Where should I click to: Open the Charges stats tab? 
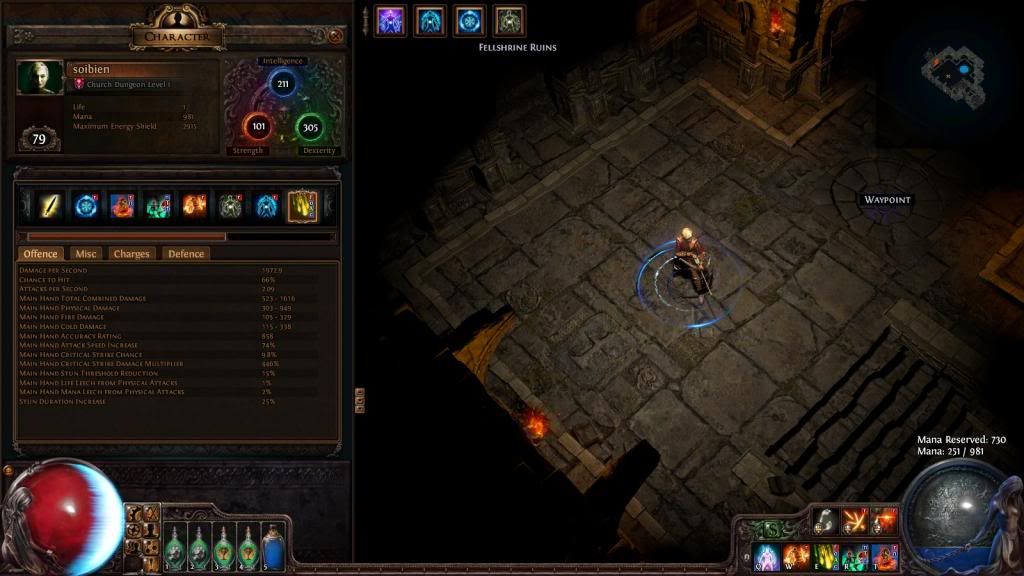coord(131,254)
